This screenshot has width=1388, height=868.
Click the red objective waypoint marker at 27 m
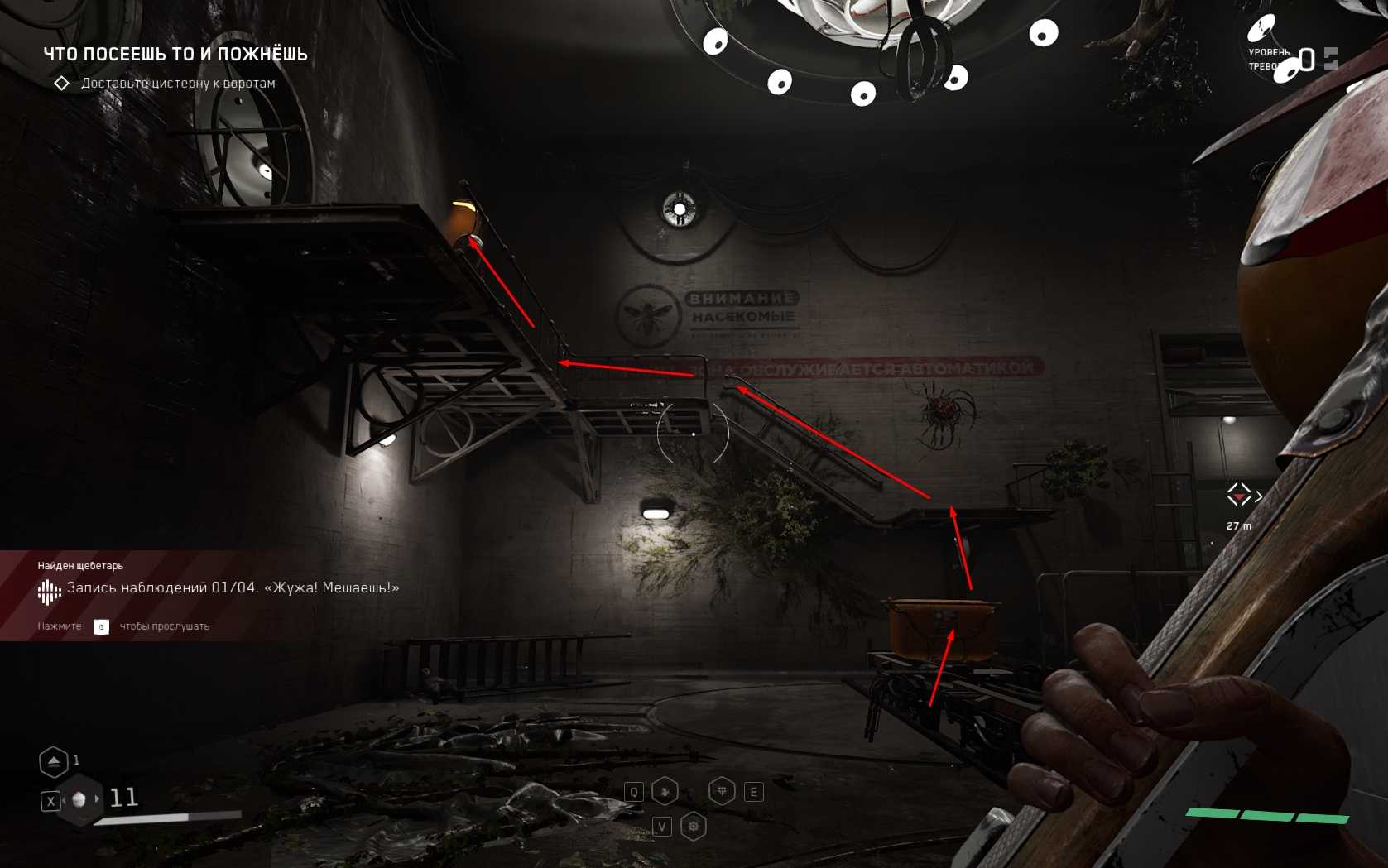1238,496
